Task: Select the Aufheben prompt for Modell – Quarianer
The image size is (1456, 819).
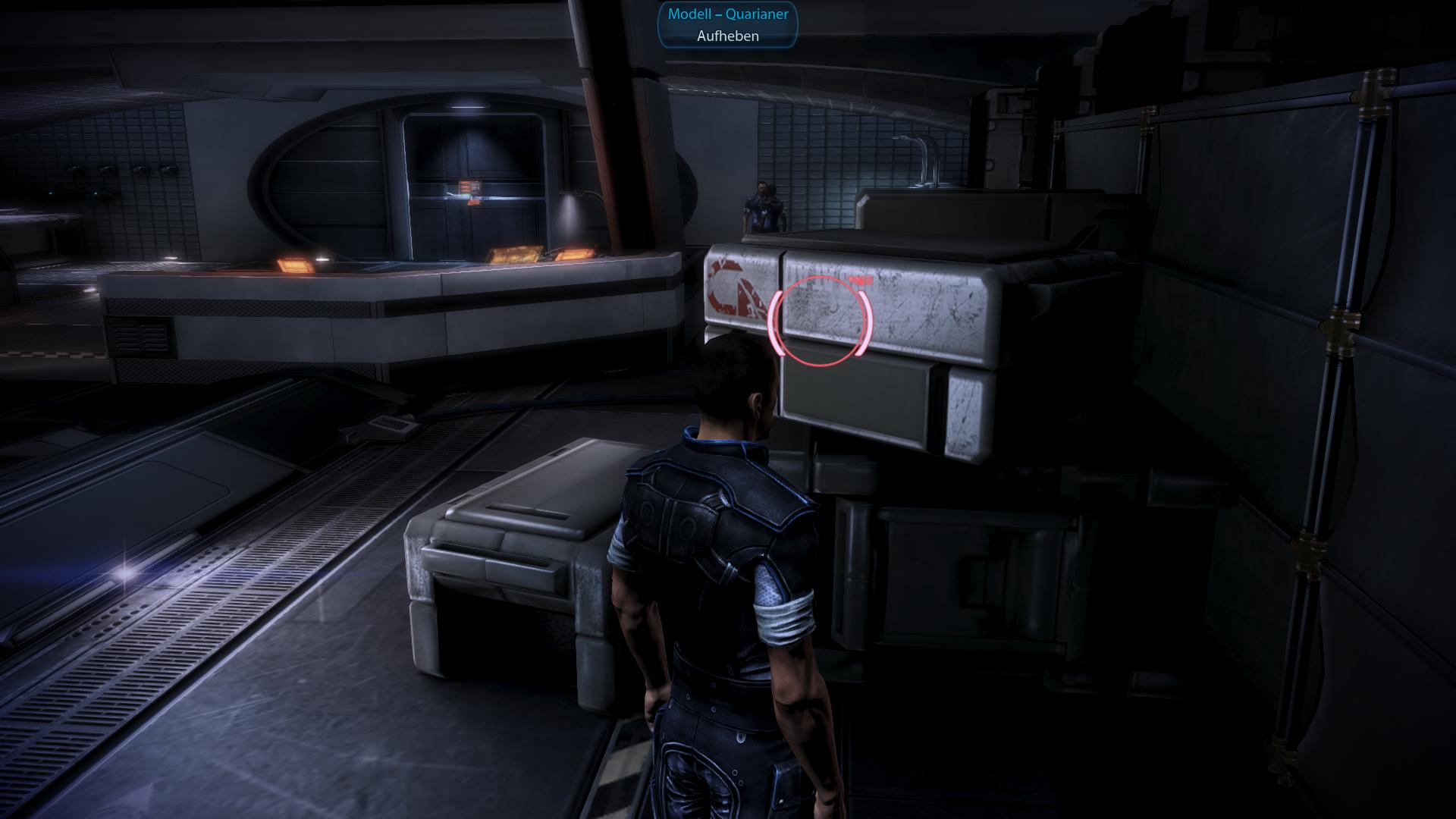Action: pos(727,36)
